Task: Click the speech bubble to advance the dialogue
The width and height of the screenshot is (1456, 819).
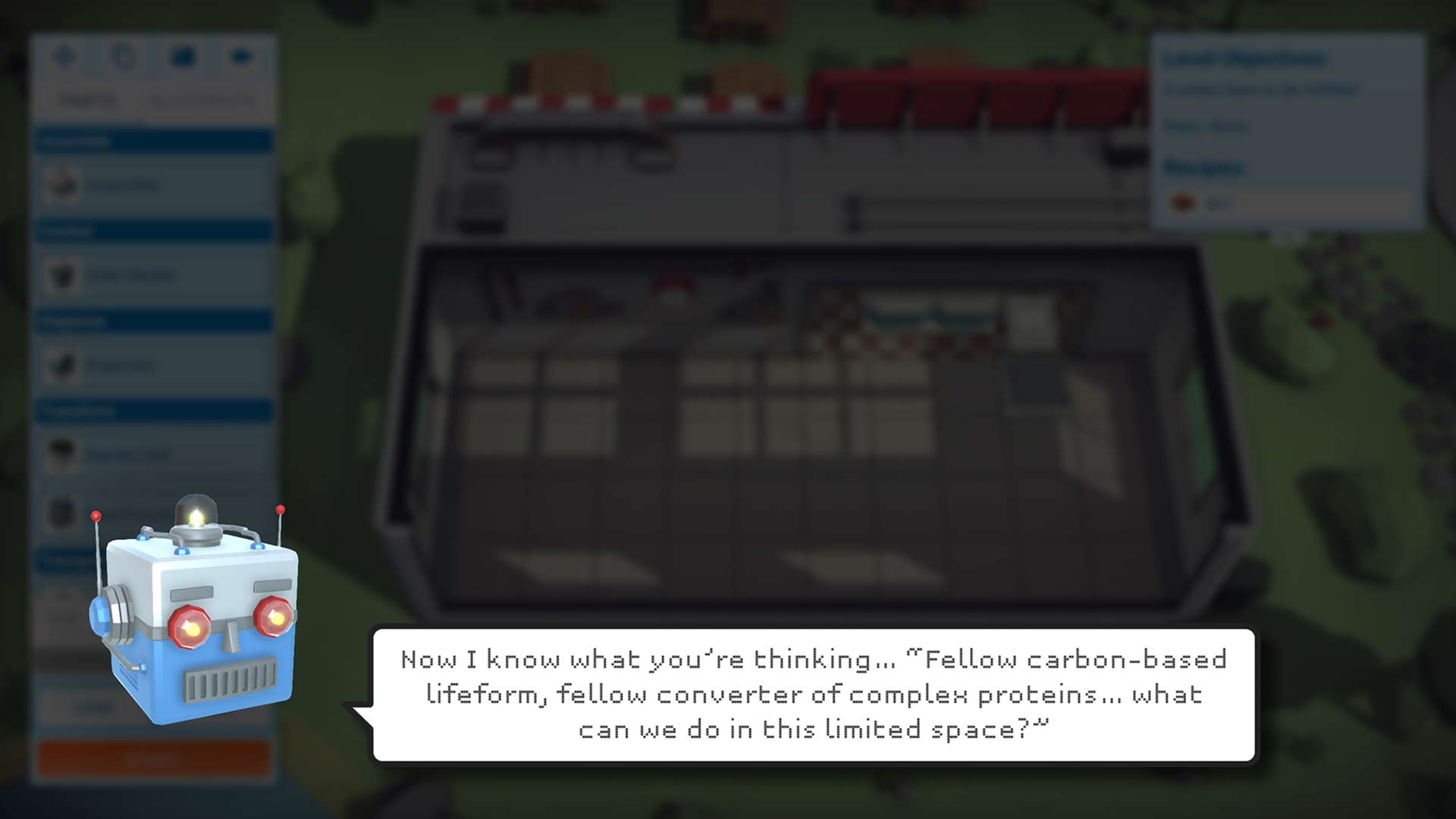Action: (815, 695)
